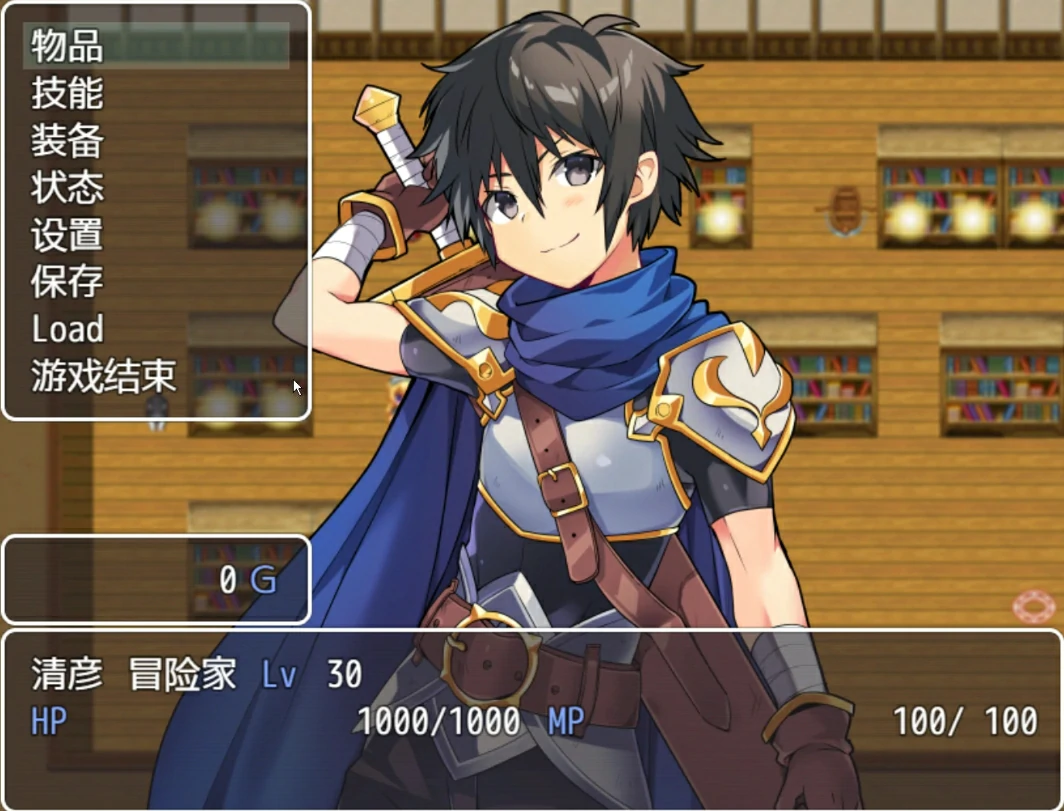Click 保存 (Save) to save game
This screenshot has height=811, width=1064.
(x=67, y=281)
